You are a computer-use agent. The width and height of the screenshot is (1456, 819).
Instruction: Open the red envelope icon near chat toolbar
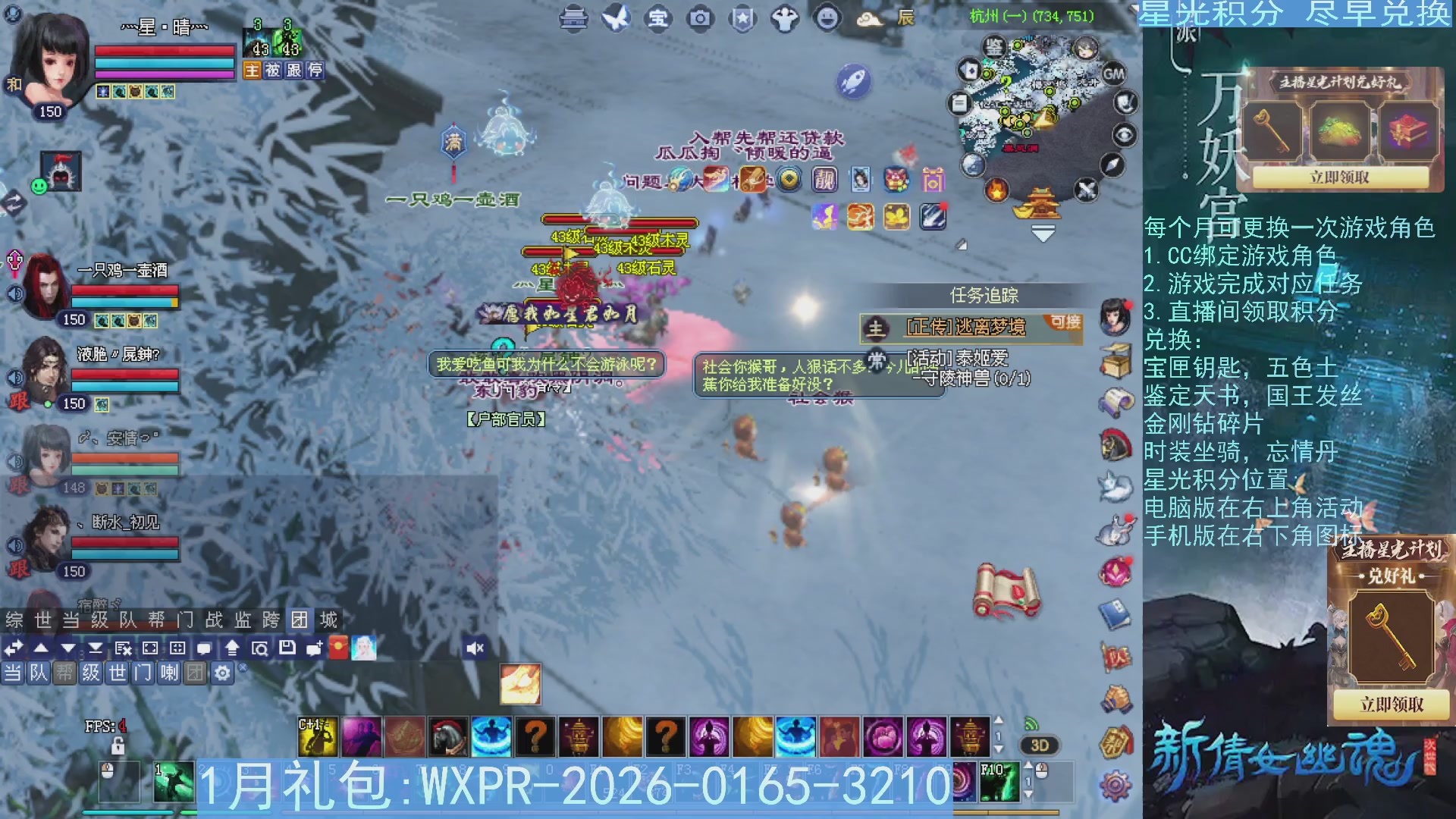337,648
